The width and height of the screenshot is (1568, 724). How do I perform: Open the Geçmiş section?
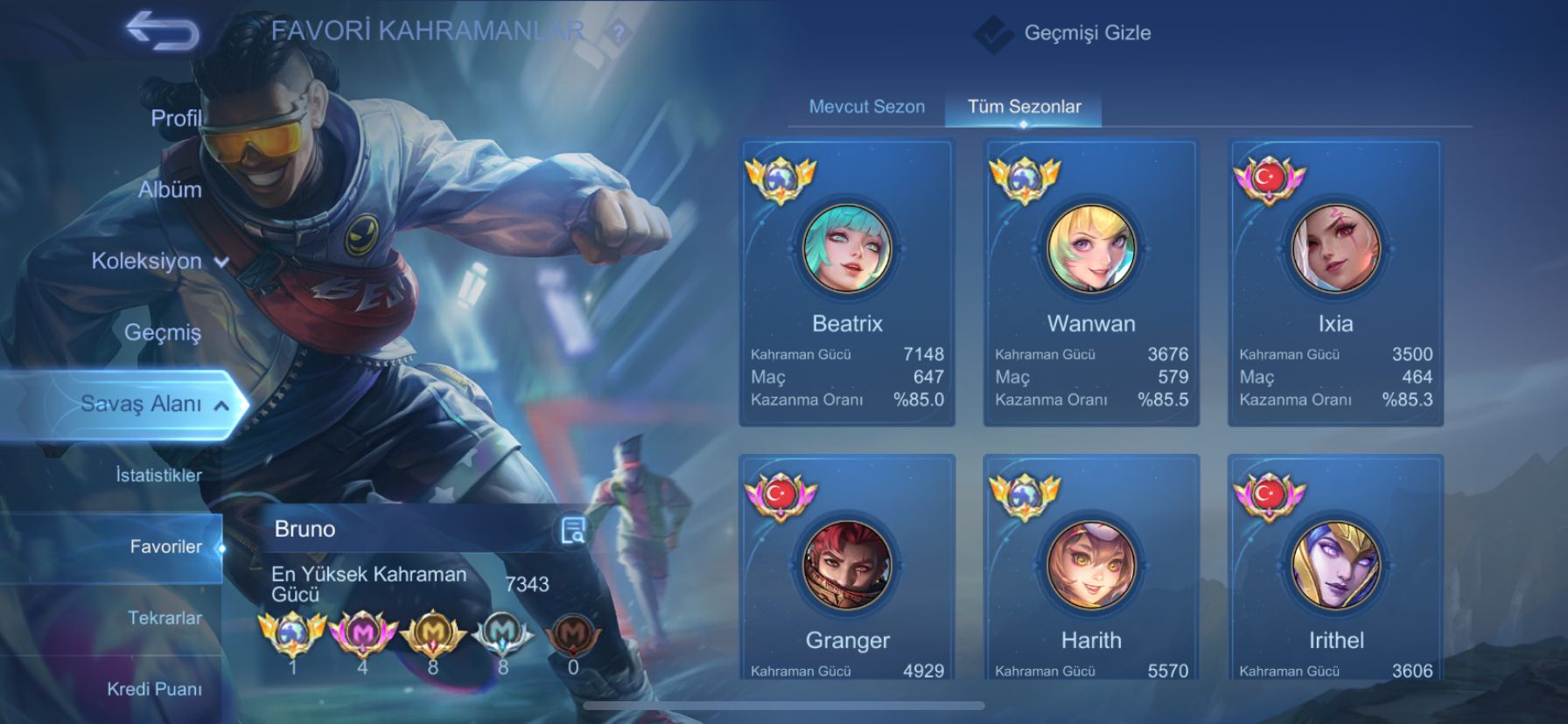tap(163, 332)
